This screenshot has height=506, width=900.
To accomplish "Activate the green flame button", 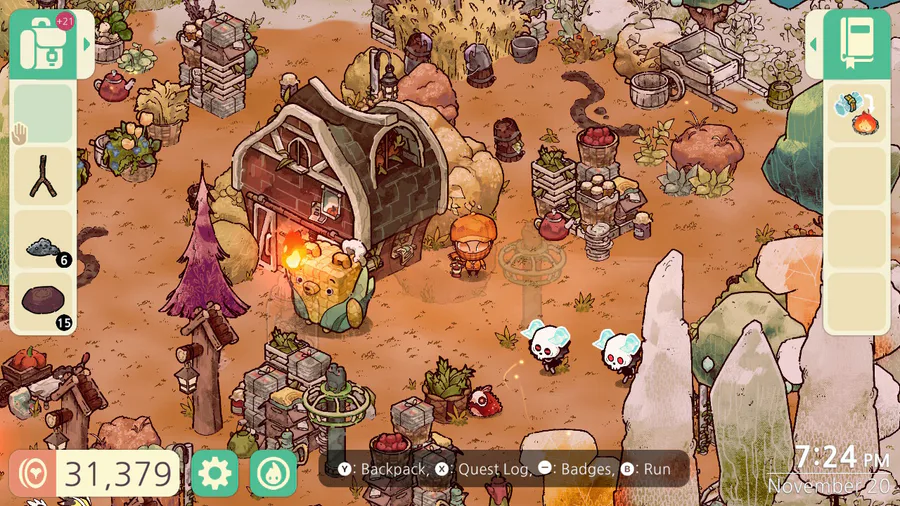I will pos(274,473).
